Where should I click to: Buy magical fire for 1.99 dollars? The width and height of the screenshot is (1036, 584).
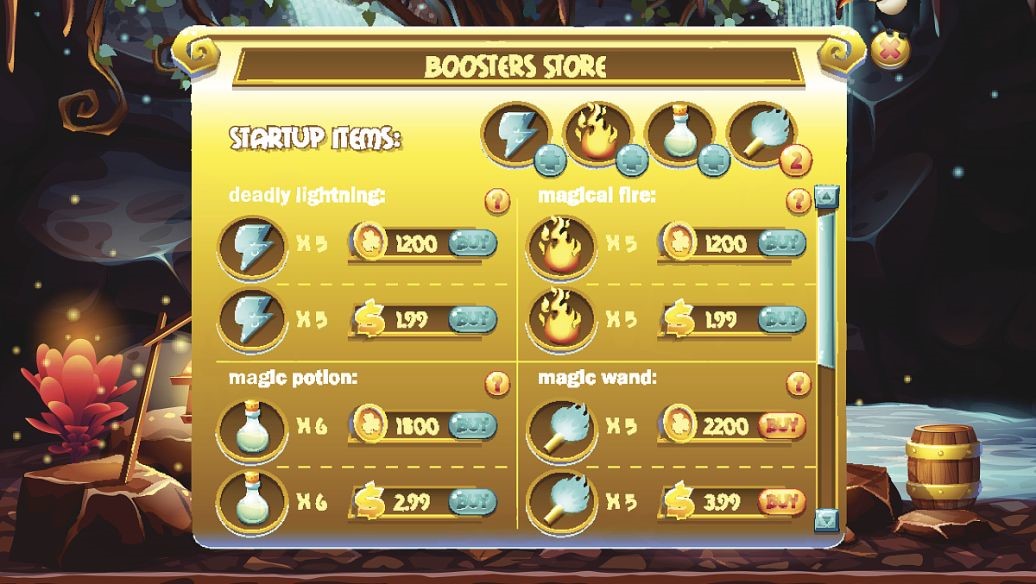(782, 319)
